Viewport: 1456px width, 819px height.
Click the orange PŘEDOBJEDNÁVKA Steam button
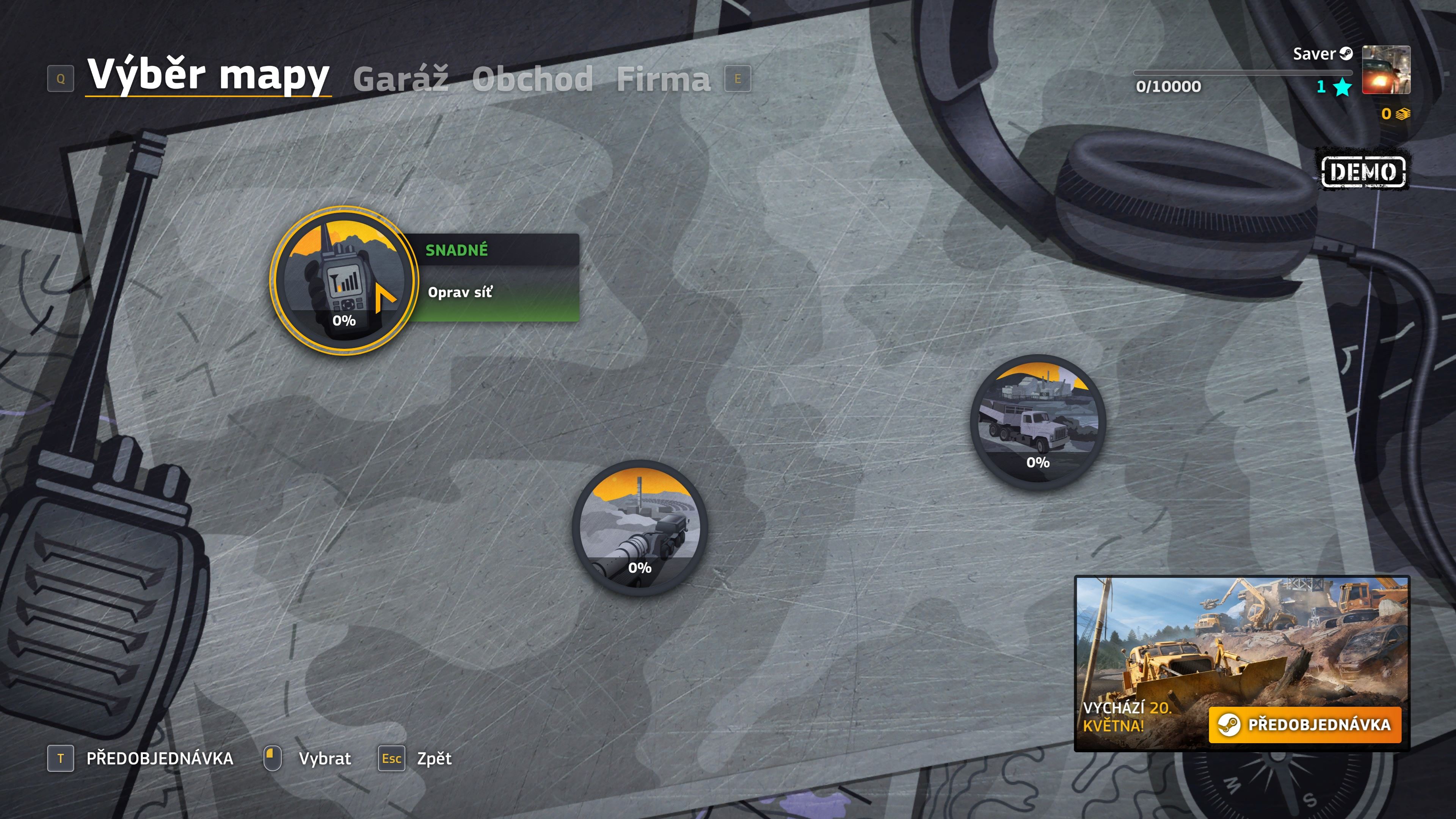click(1304, 724)
